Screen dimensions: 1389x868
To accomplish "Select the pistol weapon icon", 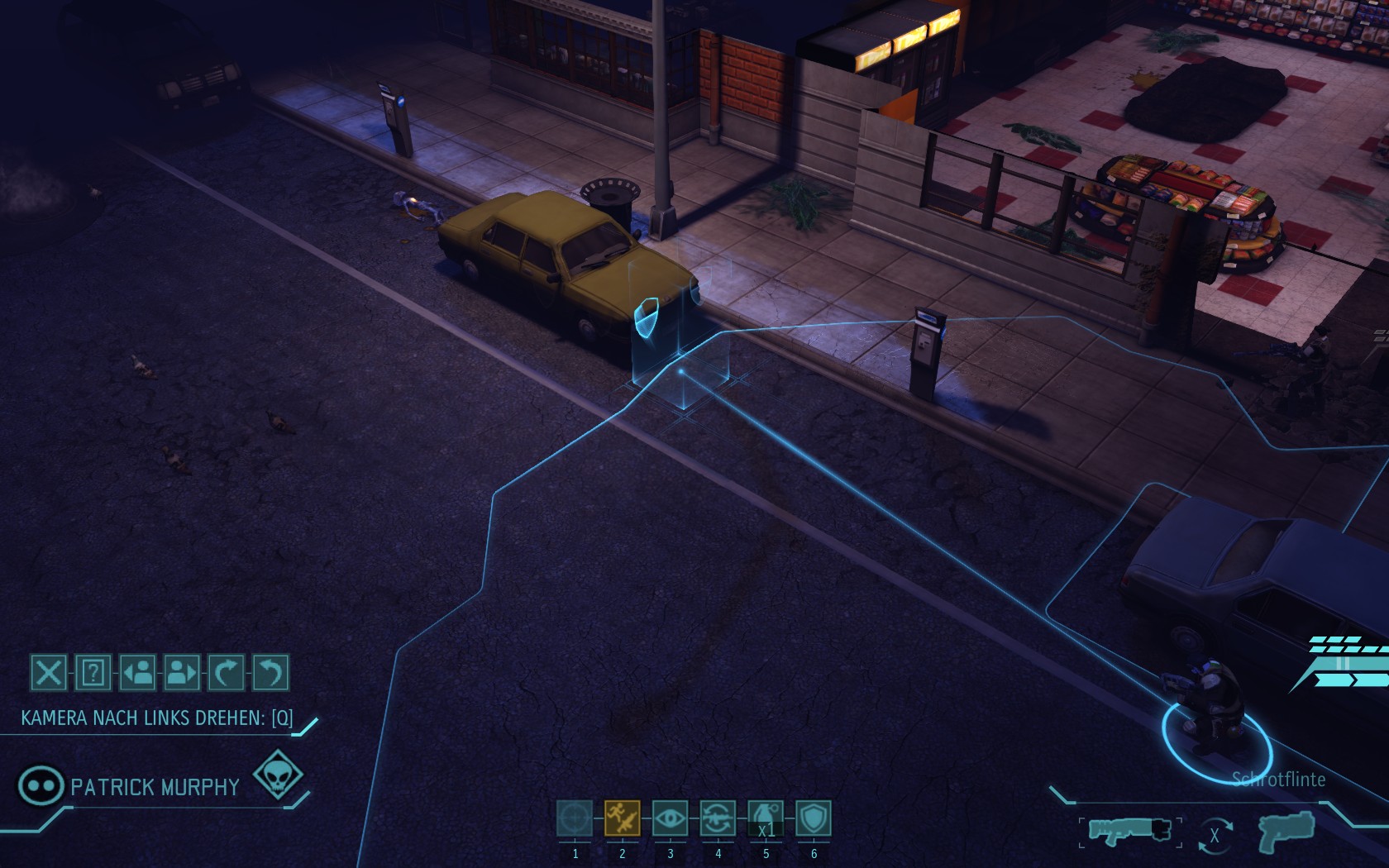I will click(1285, 831).
